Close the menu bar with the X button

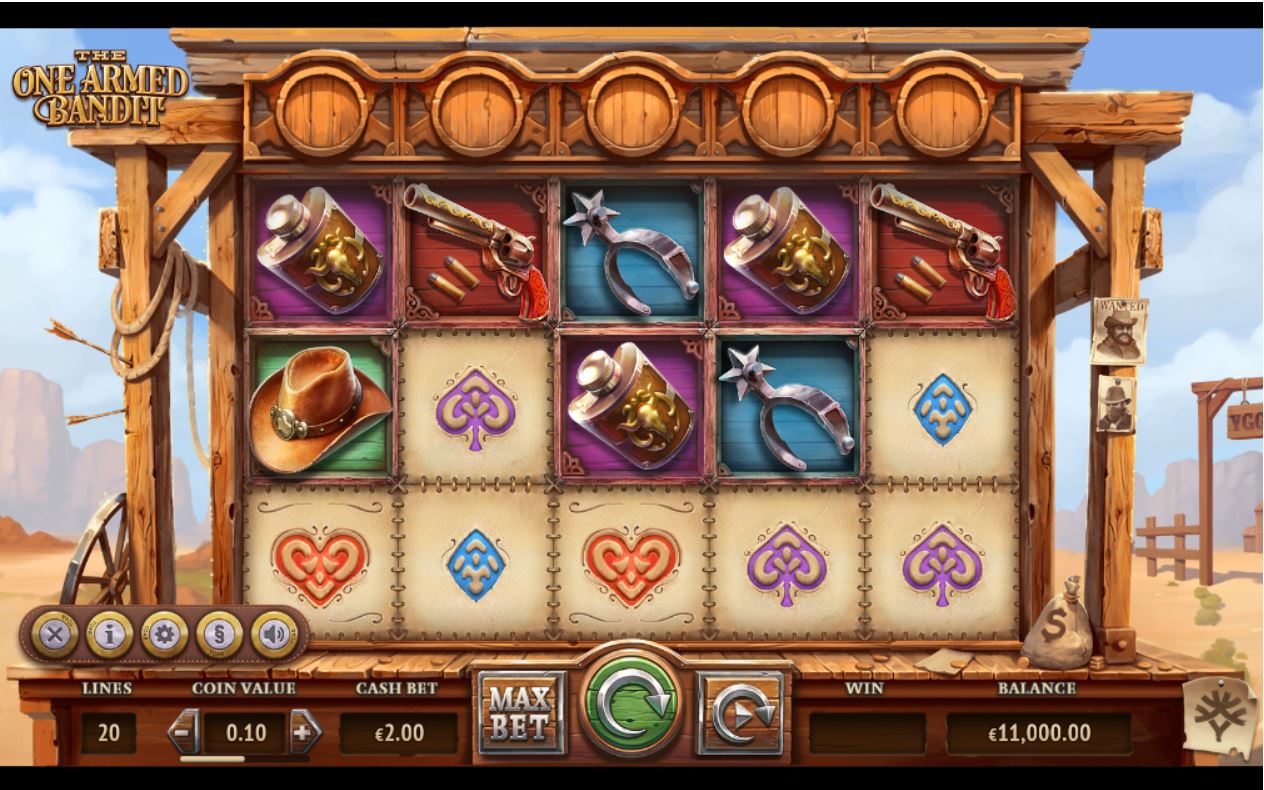(54, 634)
